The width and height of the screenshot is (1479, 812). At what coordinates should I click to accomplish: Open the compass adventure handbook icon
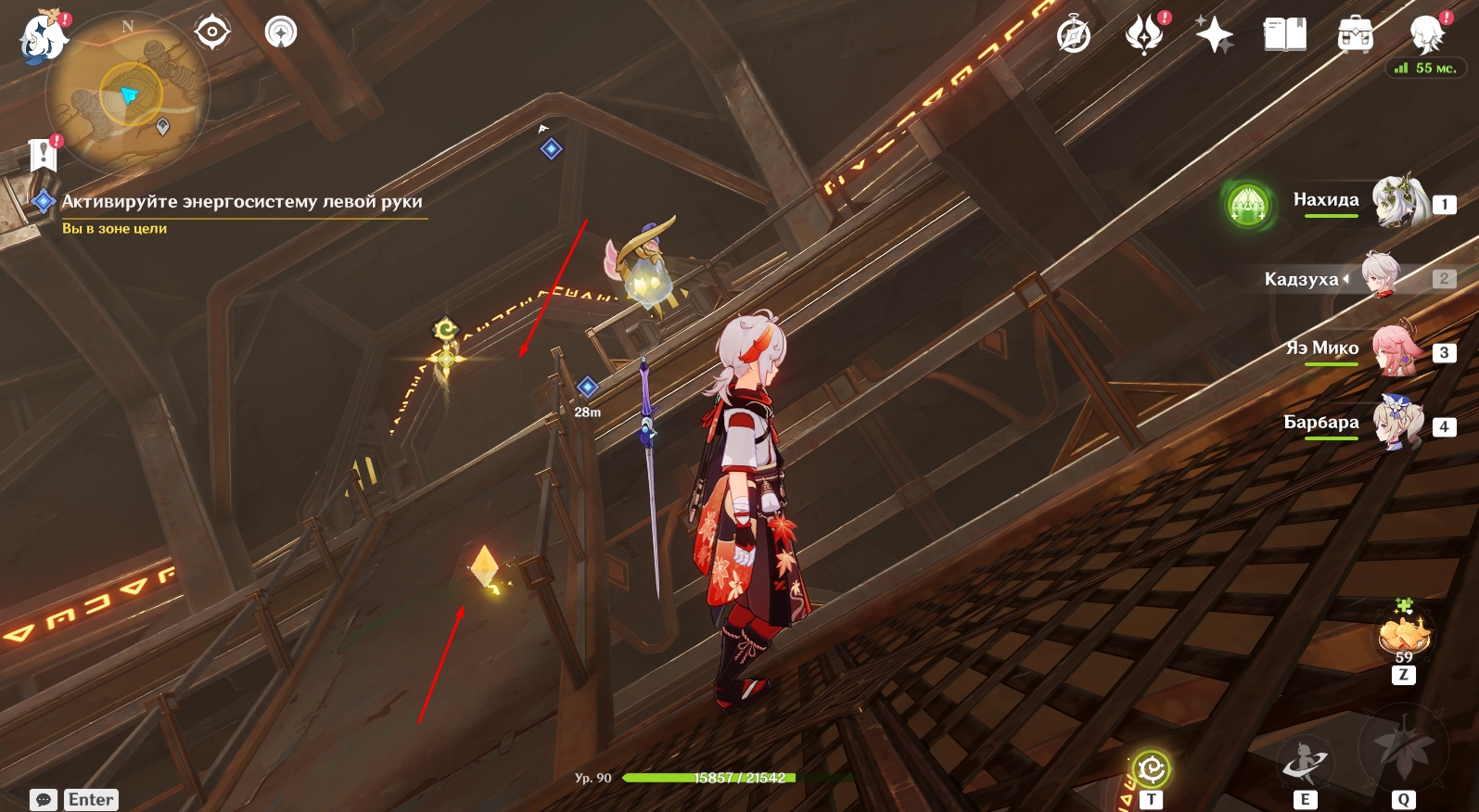pos(1074,35)
